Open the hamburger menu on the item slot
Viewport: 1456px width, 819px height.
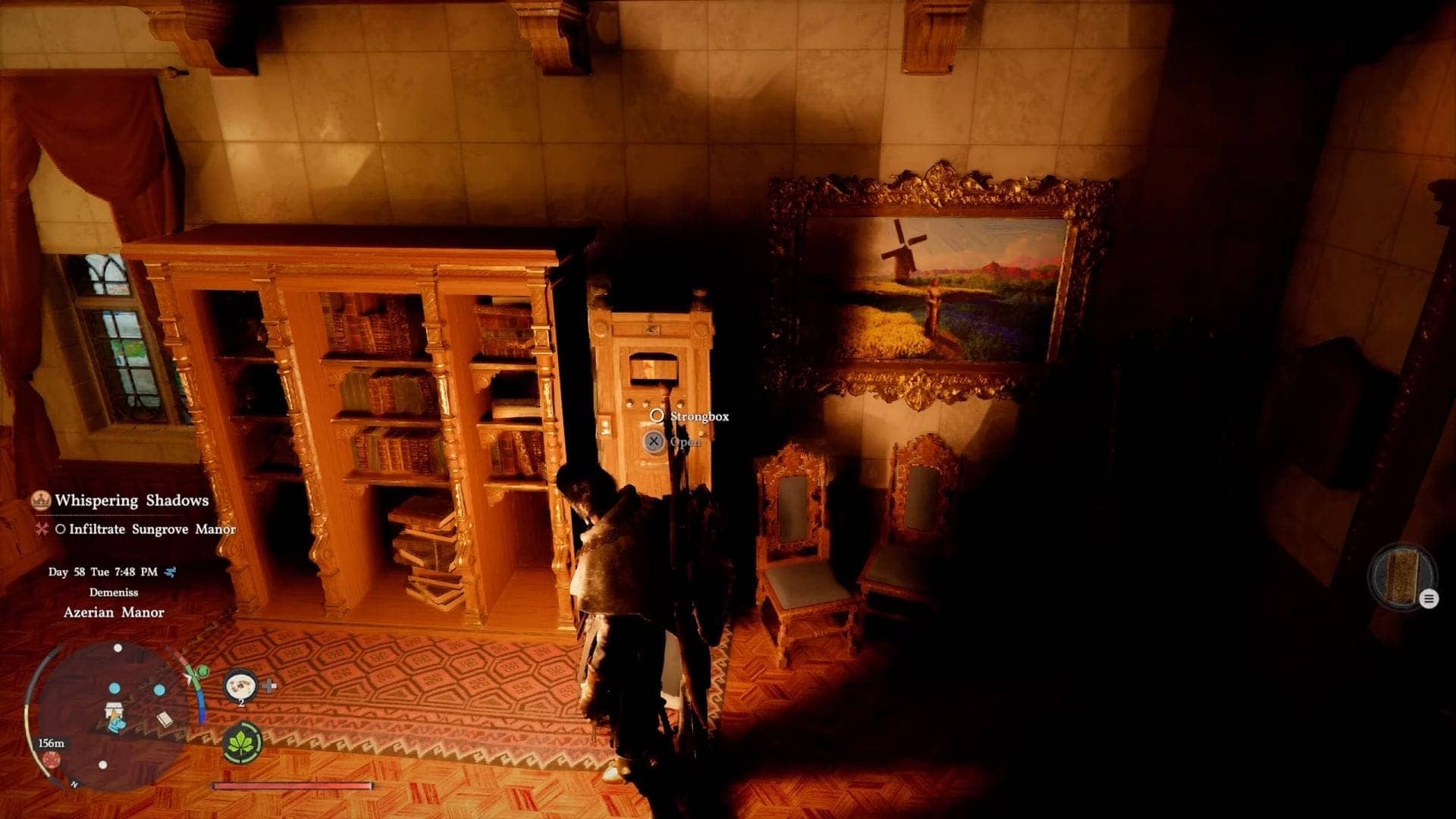1429,598
